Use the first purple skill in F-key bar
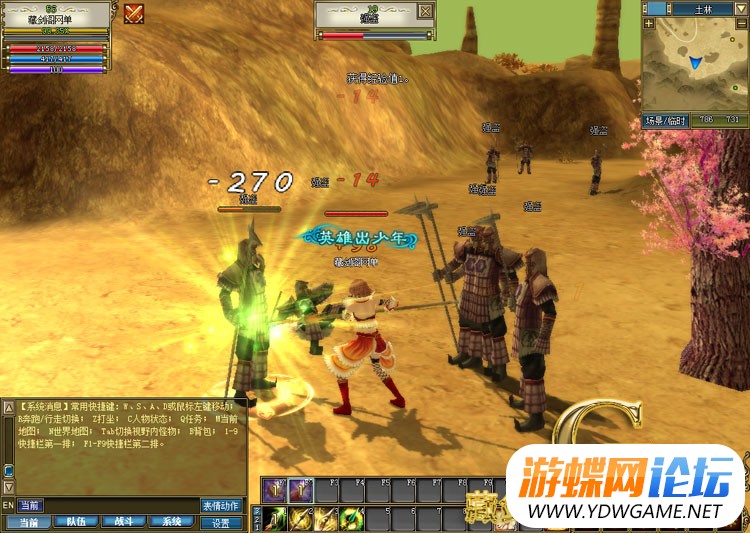Image resolution: width=750 pixels, height=533 pixels. tap(275, 491)
